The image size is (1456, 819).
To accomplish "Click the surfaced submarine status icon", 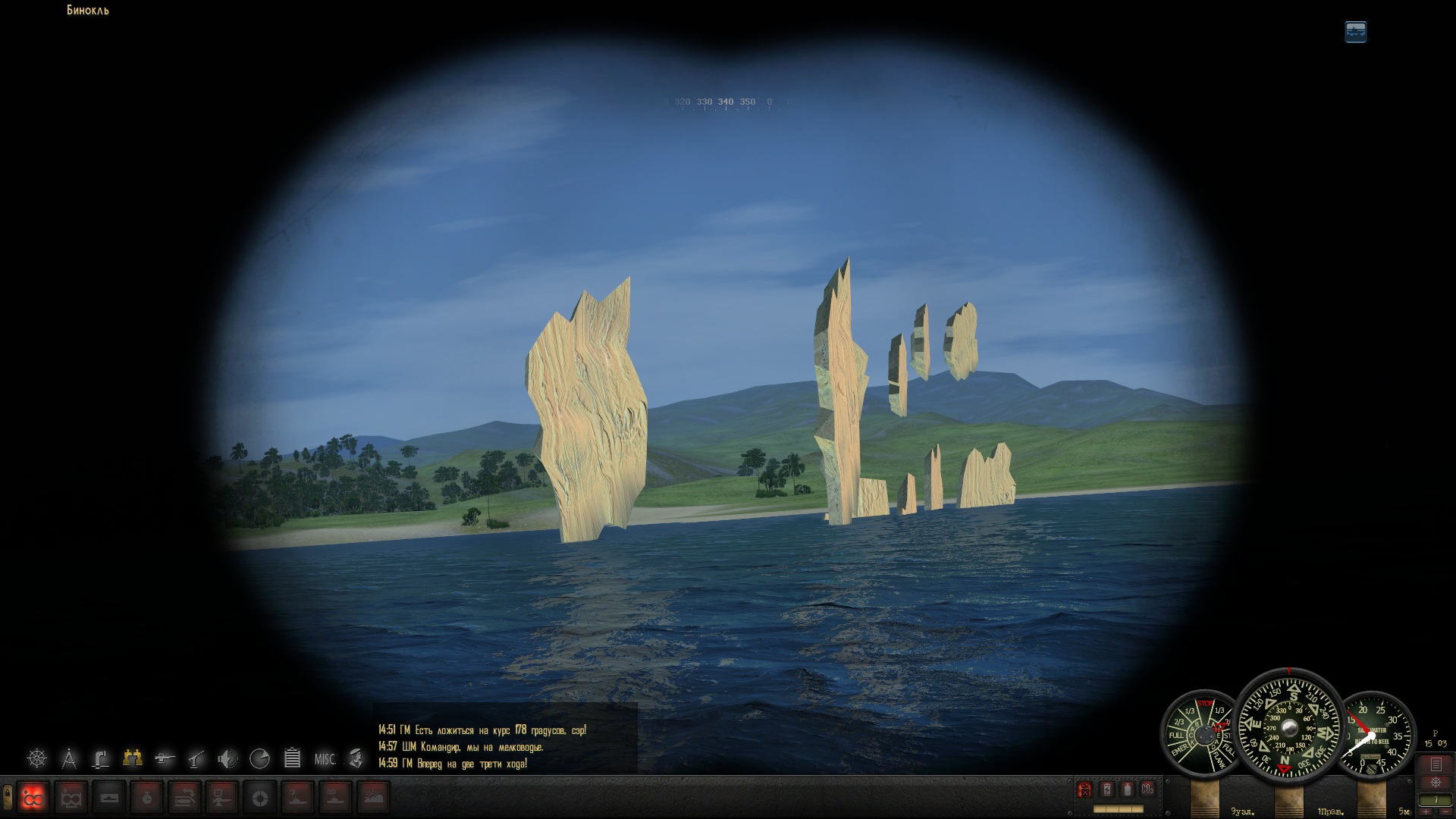I will click(1356, 32).
